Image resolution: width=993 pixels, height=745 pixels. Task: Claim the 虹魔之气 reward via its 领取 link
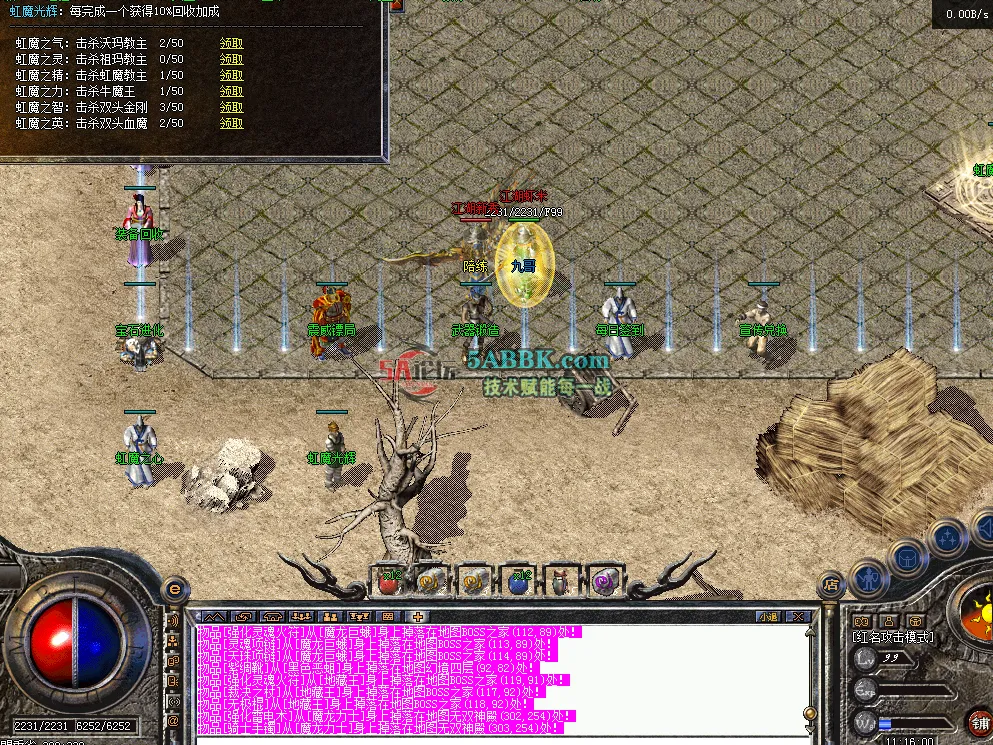point(231,43)
